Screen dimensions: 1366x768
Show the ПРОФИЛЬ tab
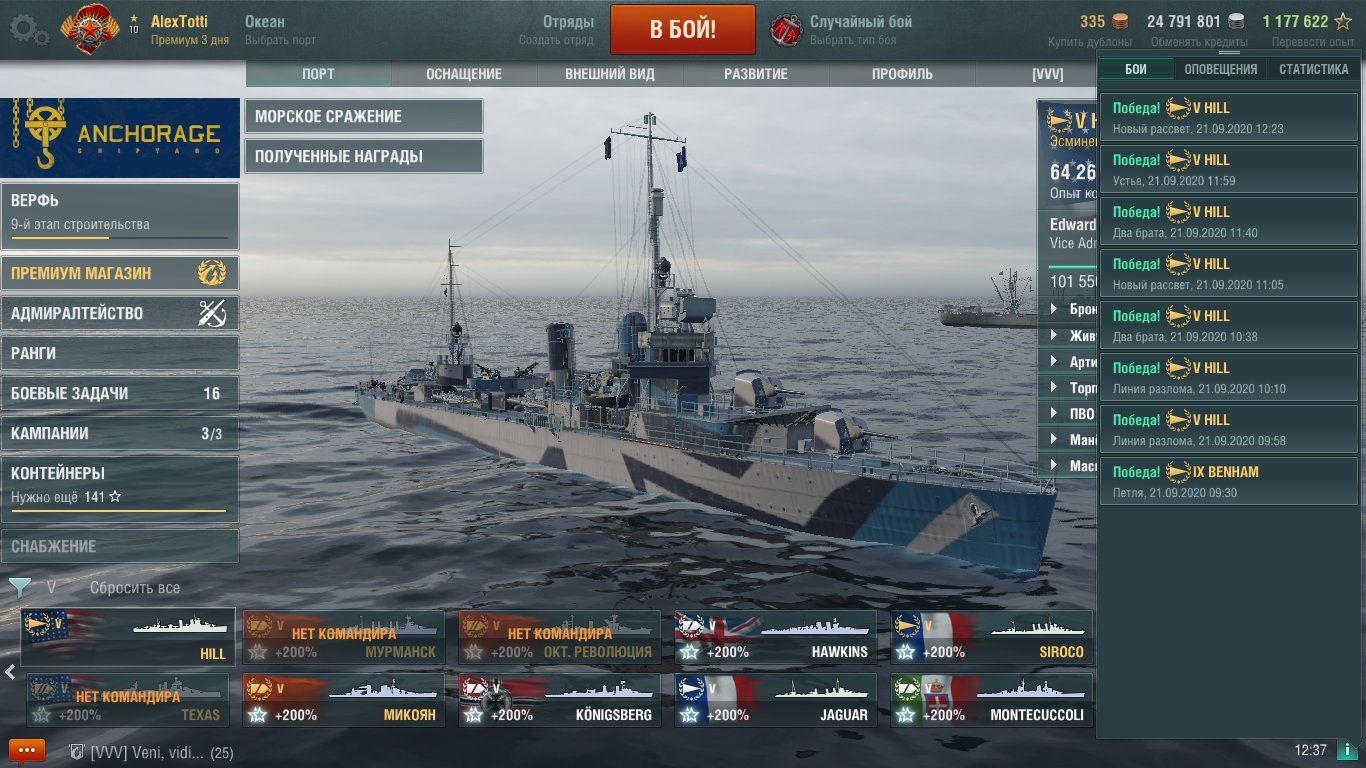coord(902,74)
